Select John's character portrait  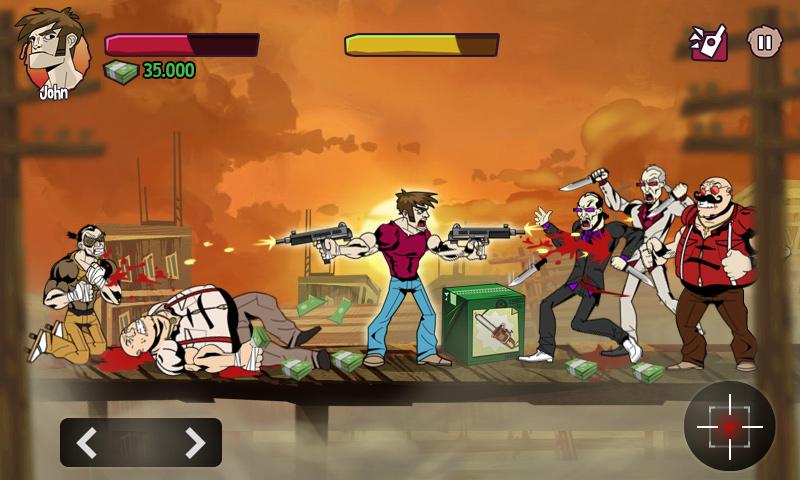[50, 50]
